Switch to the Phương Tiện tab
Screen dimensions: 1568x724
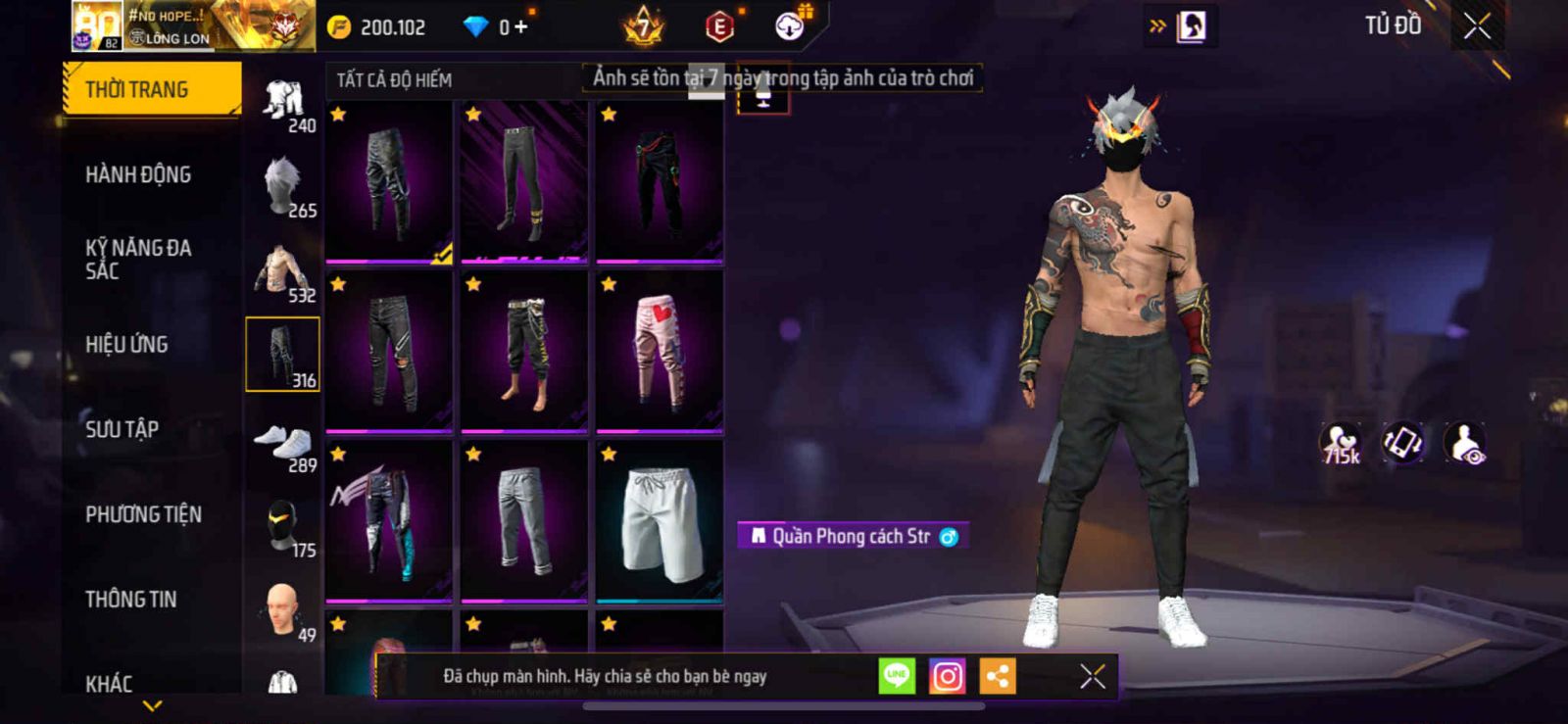coord(143,514)
